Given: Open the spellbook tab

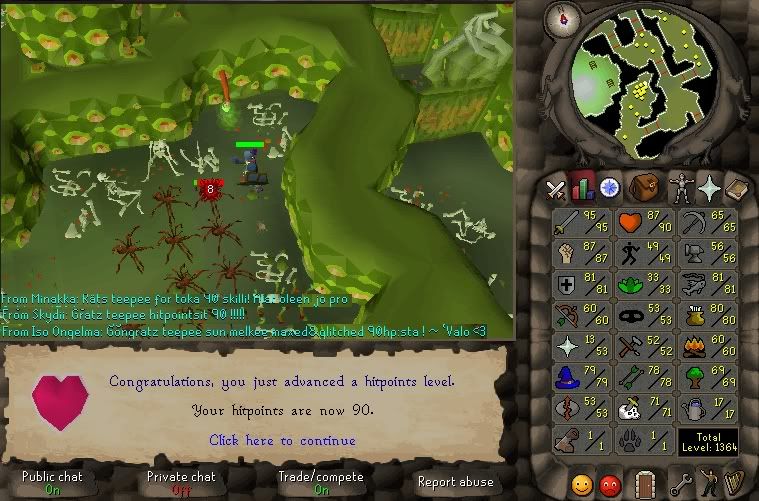Looking at the screenshot, I should coord(737,187).
